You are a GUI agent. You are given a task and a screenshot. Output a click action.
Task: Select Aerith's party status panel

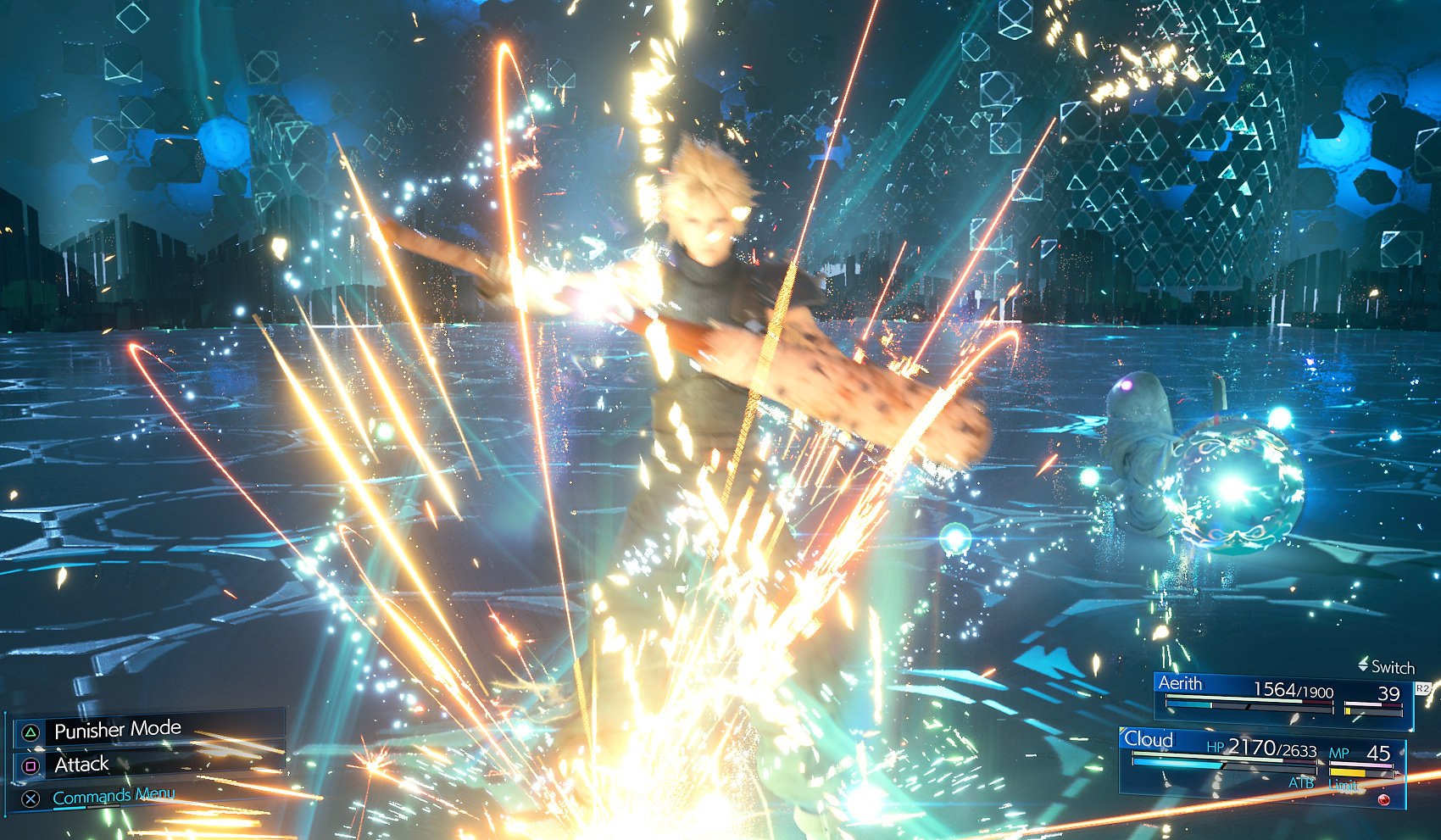(x=1282, y=700)
